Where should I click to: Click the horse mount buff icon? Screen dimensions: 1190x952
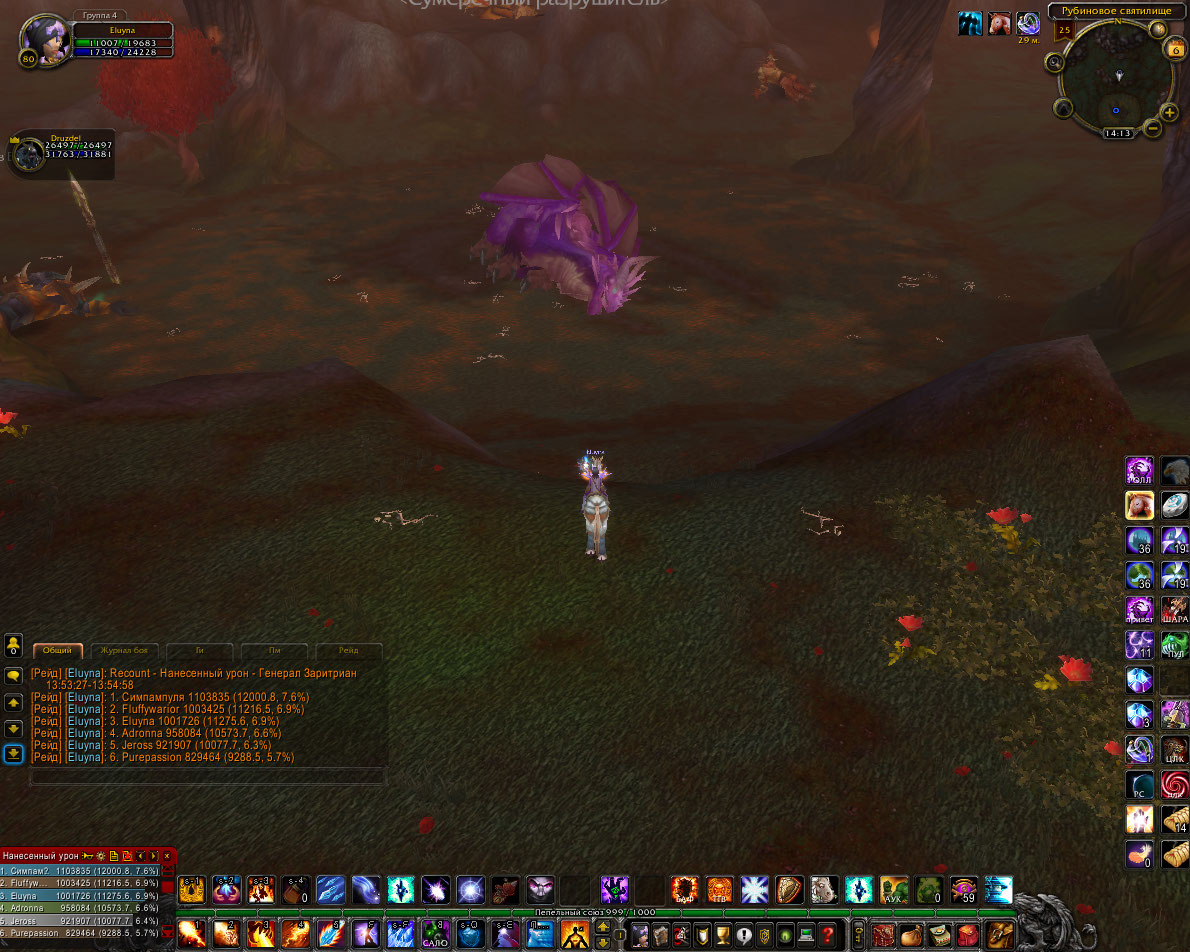point(997,24)
